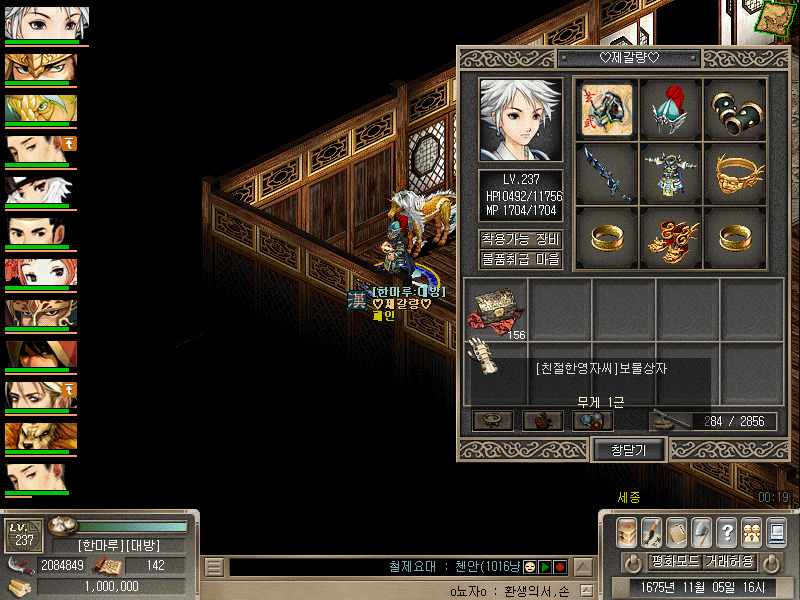Open the two-figures friends menu
Image resolution: width=800 pixels, height=600 pixels.
752,531
